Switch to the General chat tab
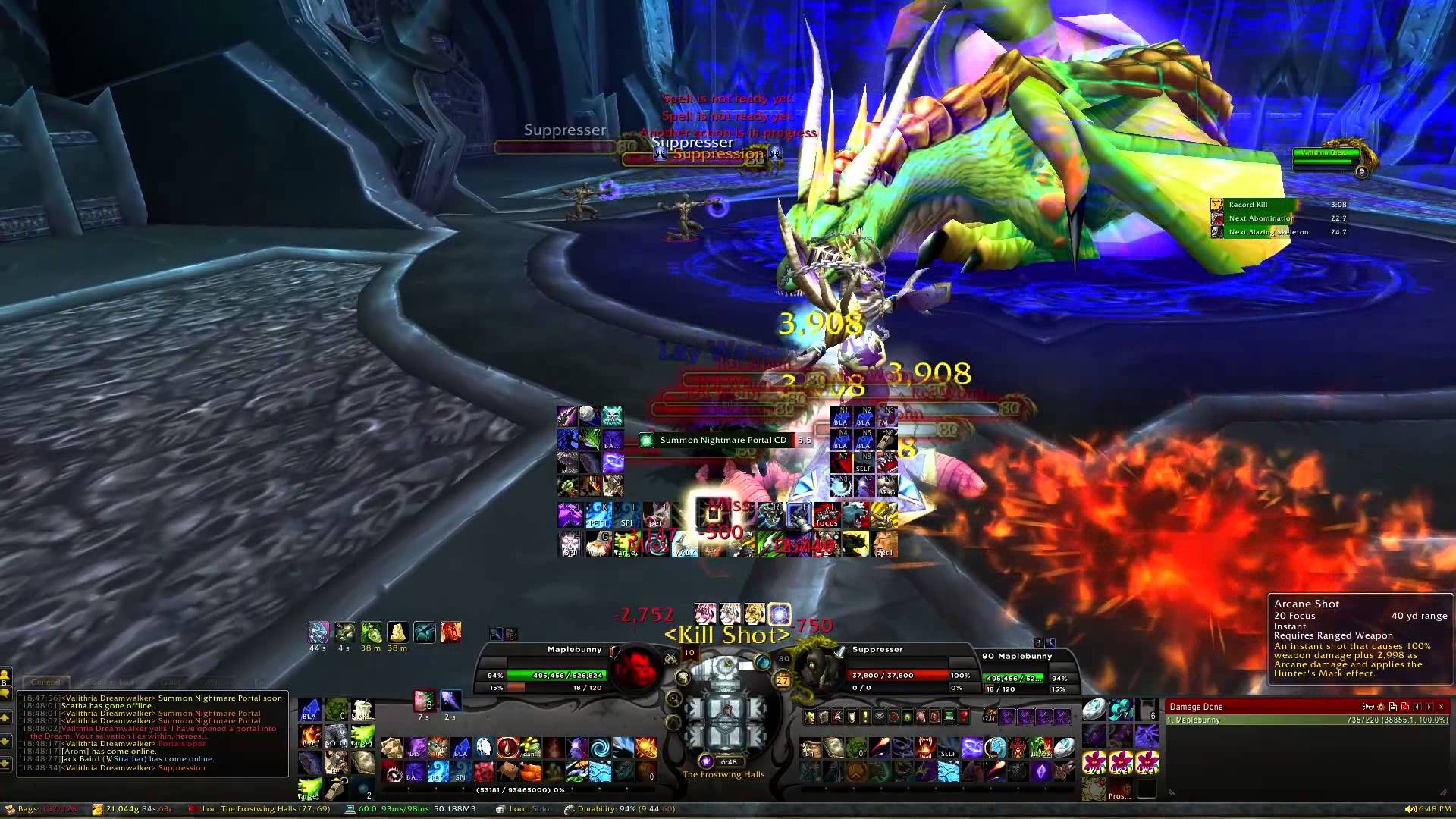1456x819 pixels. [45, 682]
